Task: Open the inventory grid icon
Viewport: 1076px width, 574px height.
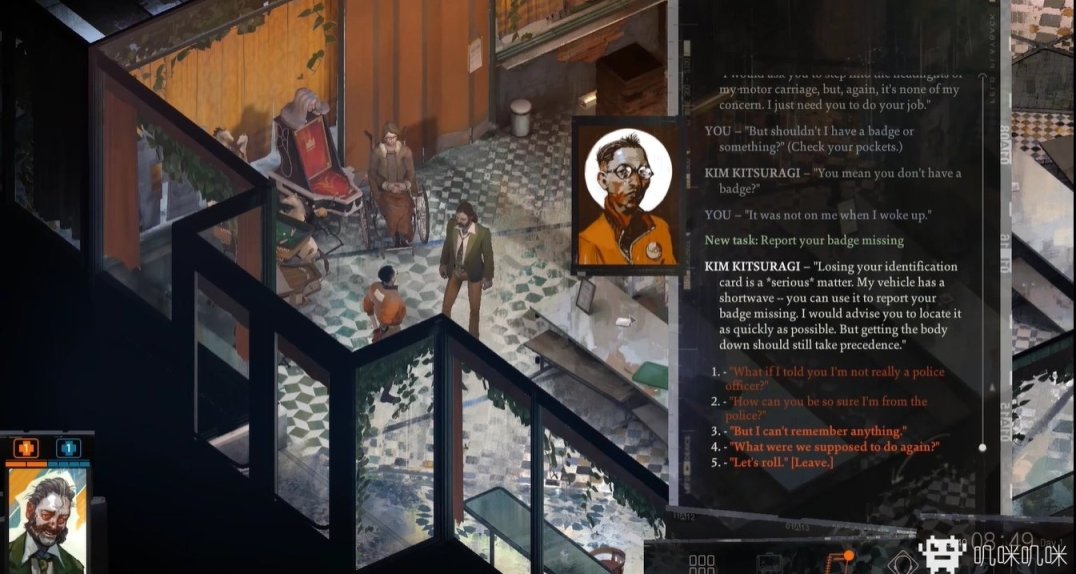Action: pos(703,564)
